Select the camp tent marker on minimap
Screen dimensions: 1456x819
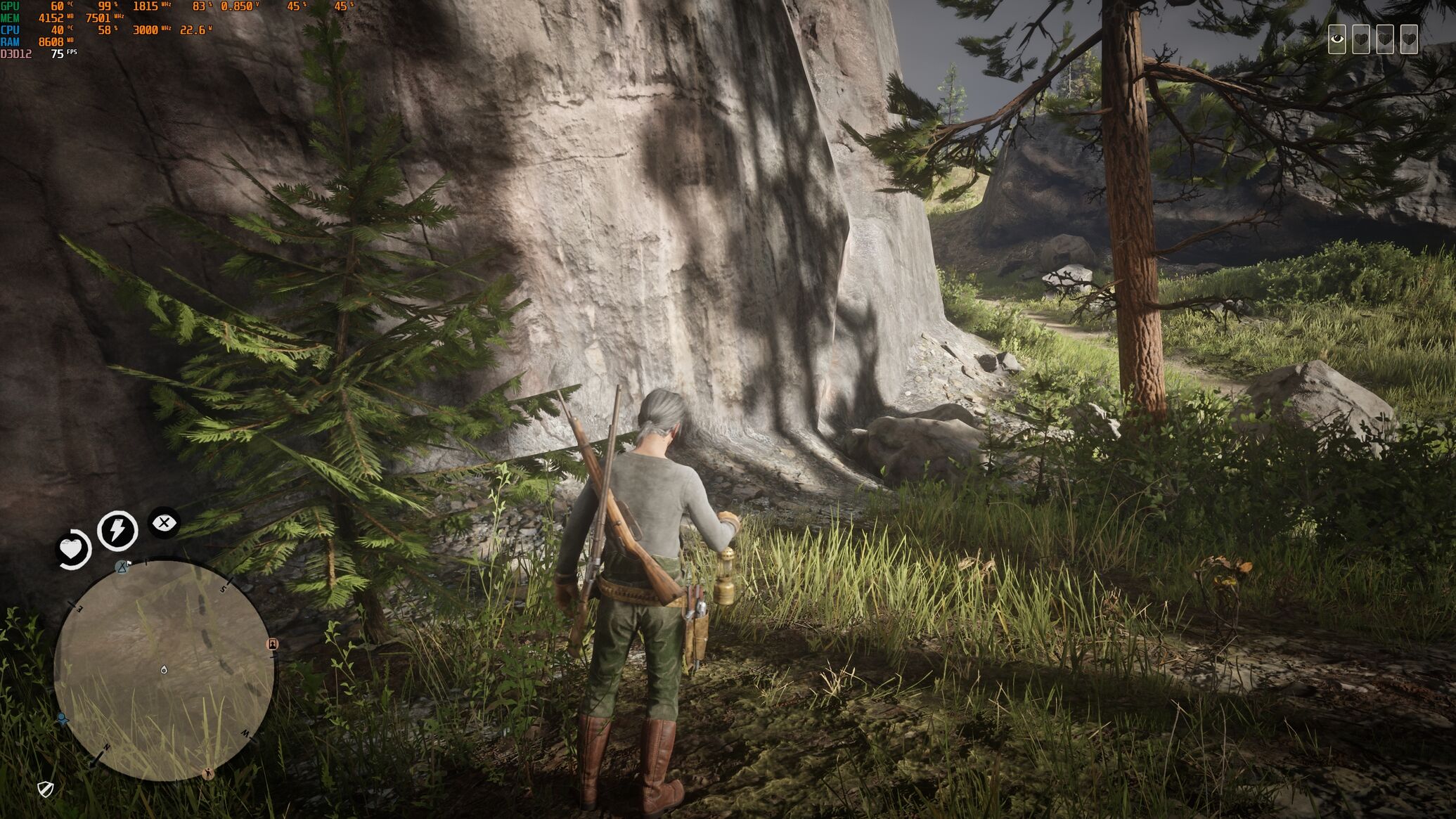click(x=123, y=567)
